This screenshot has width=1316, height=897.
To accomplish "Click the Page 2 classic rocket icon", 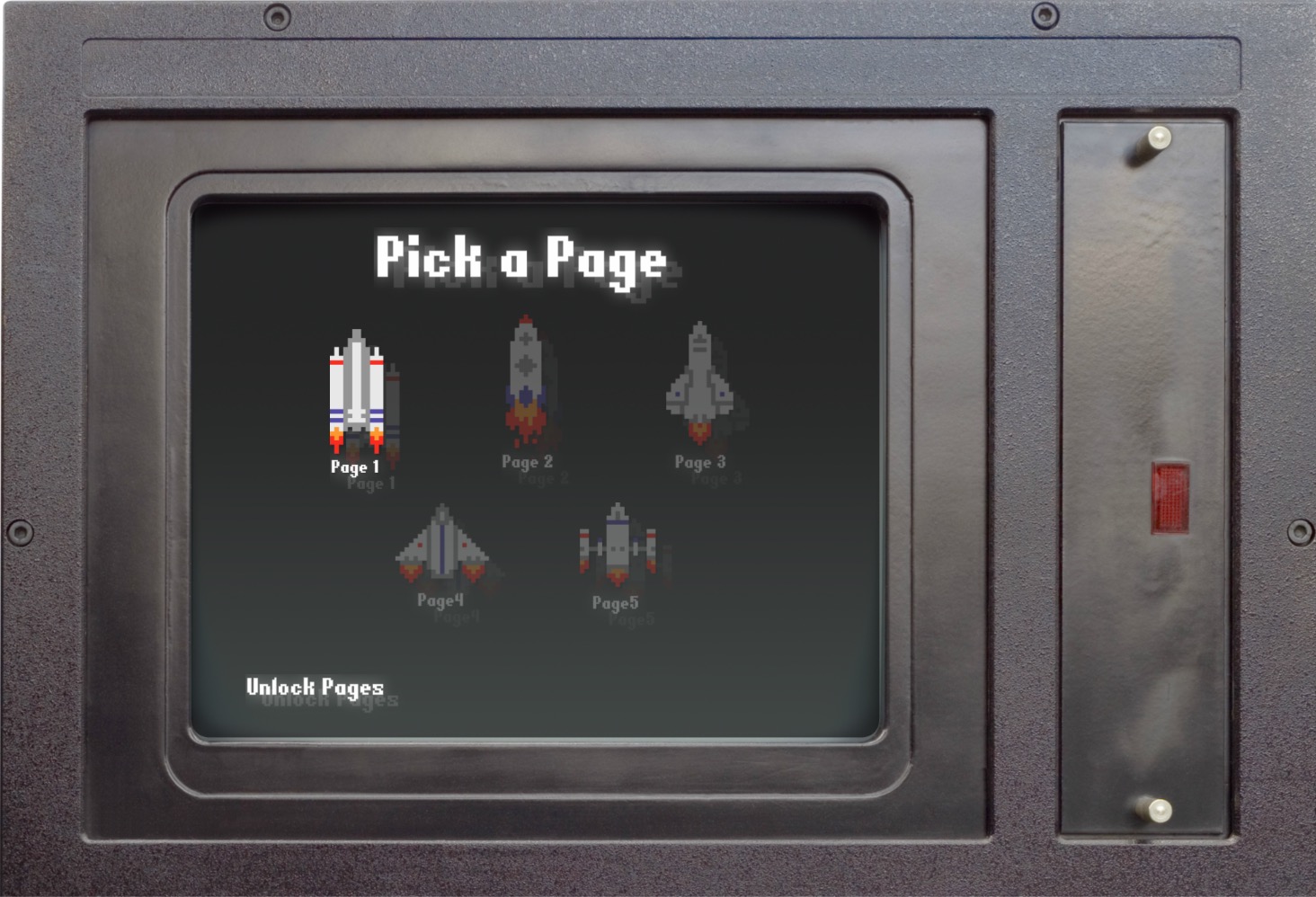I will (526, 369).
